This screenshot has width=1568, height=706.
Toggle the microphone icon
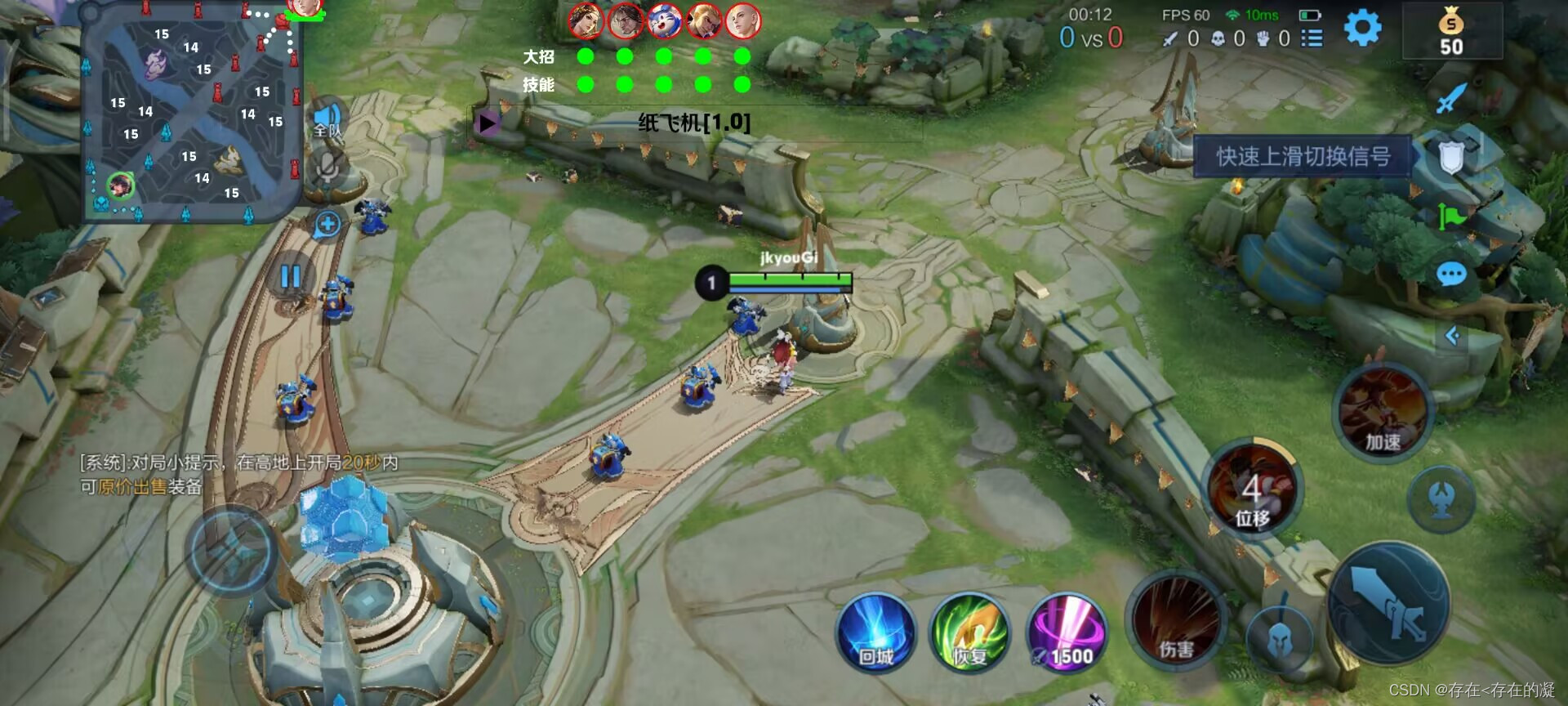point(327,168)
